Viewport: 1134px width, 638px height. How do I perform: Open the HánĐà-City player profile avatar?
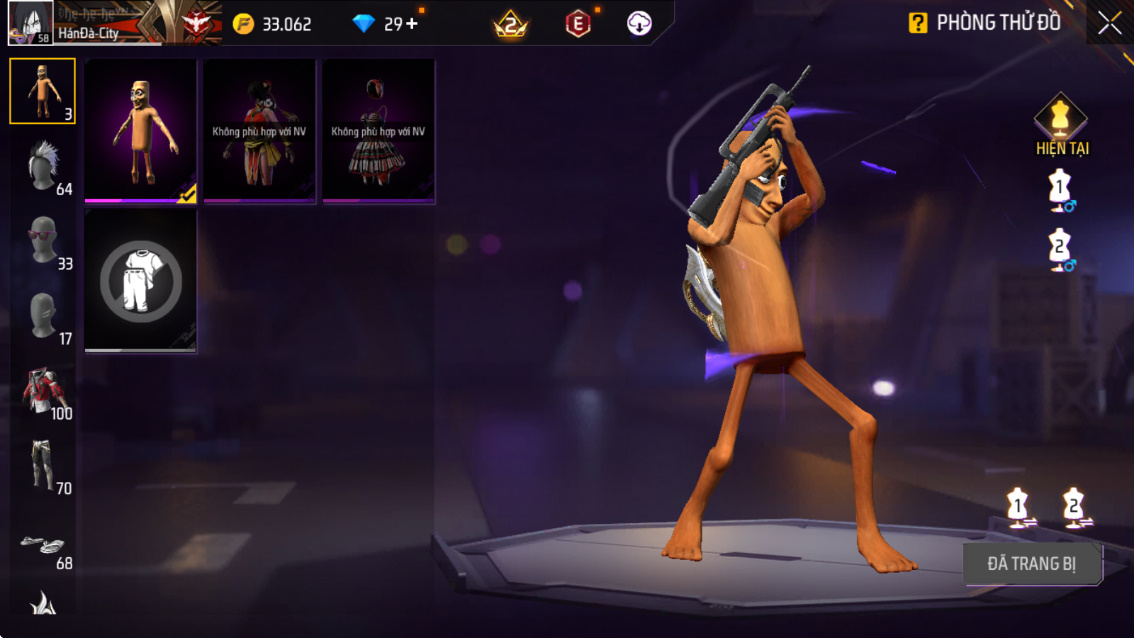[30, 23]
